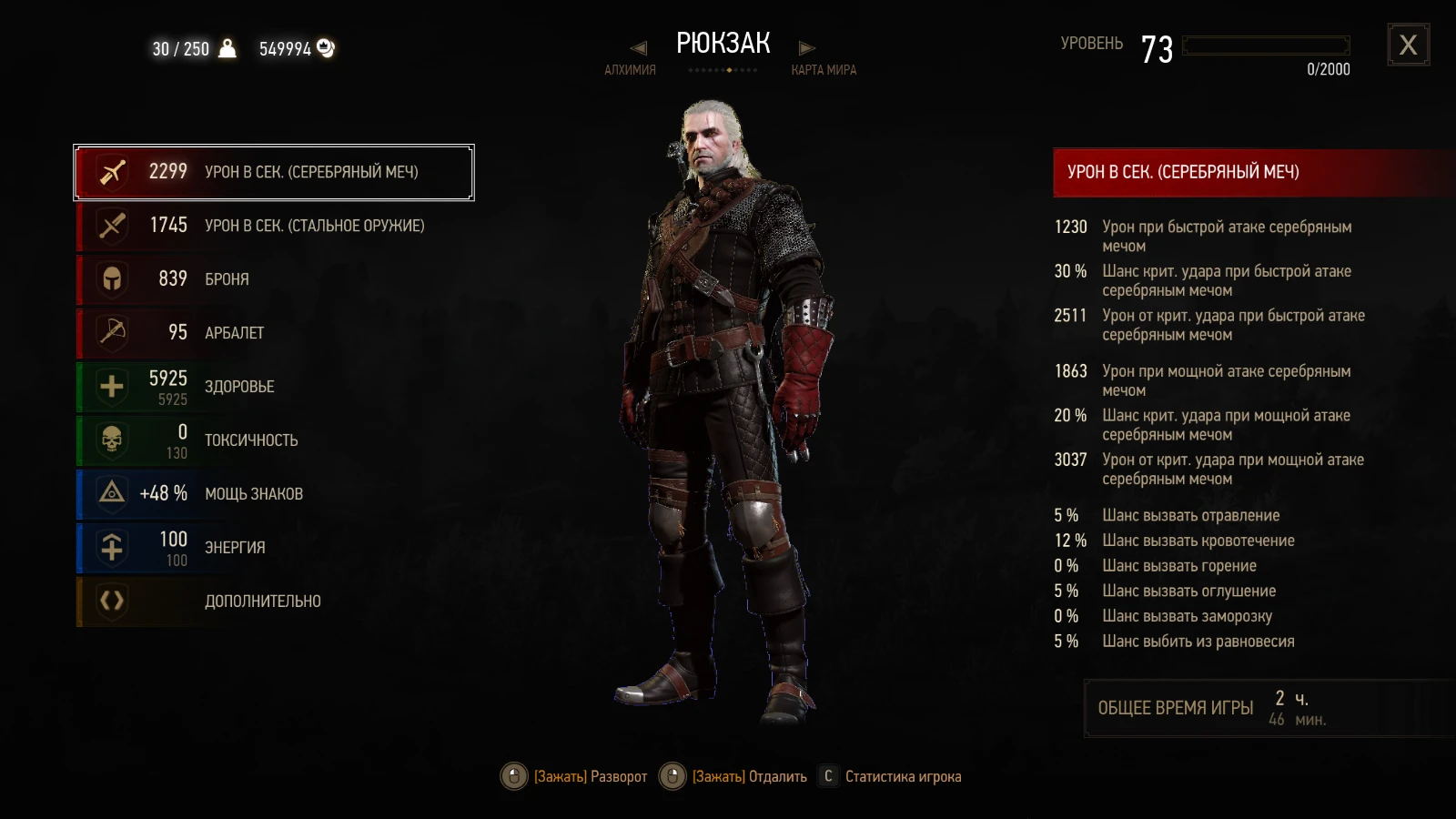Viewport: 1456px width, 819px height.
Task: Open Статистика игрока via the C hint
Action: [x=827, y=776]
